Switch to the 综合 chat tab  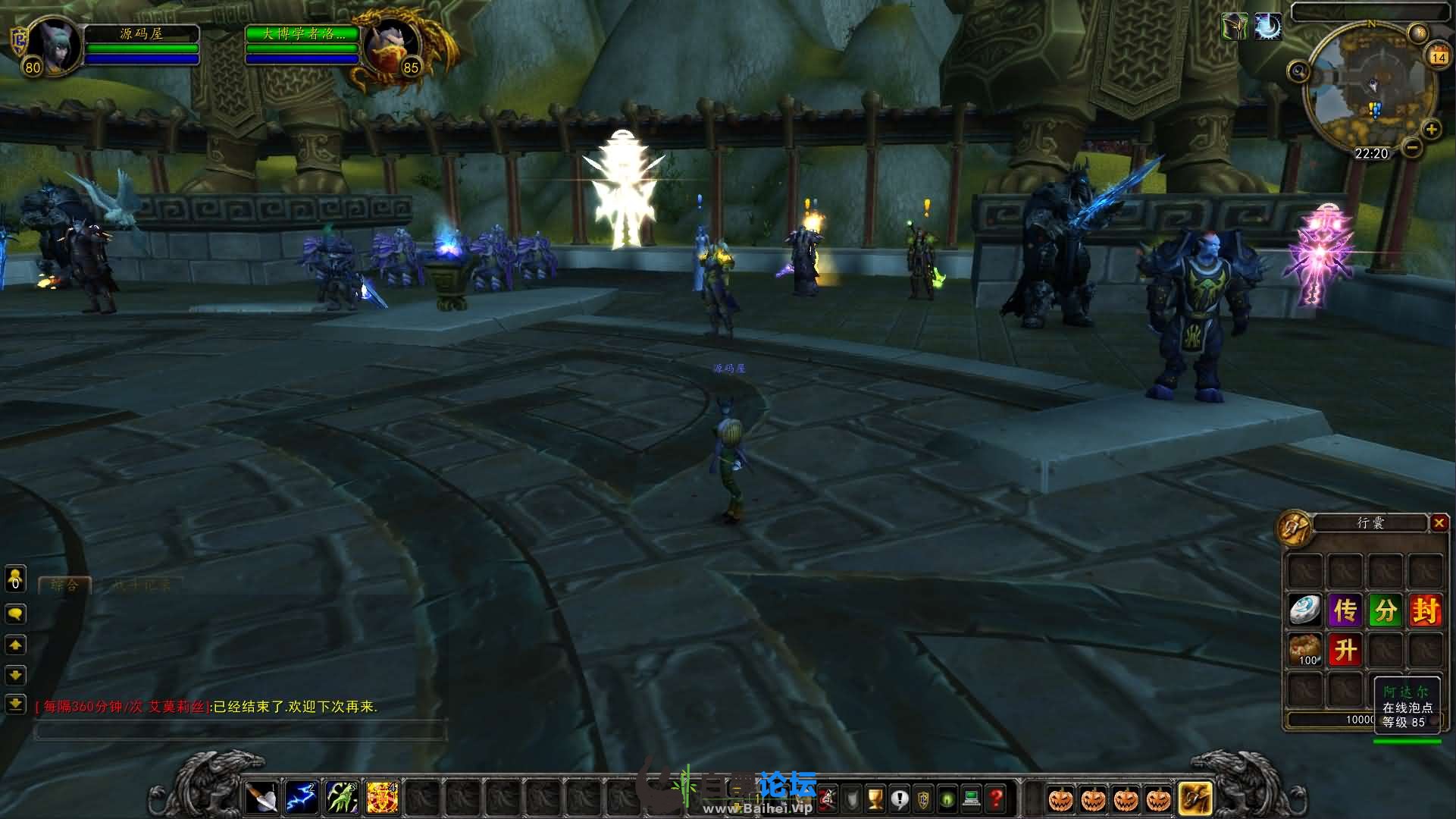pos(64,585)
